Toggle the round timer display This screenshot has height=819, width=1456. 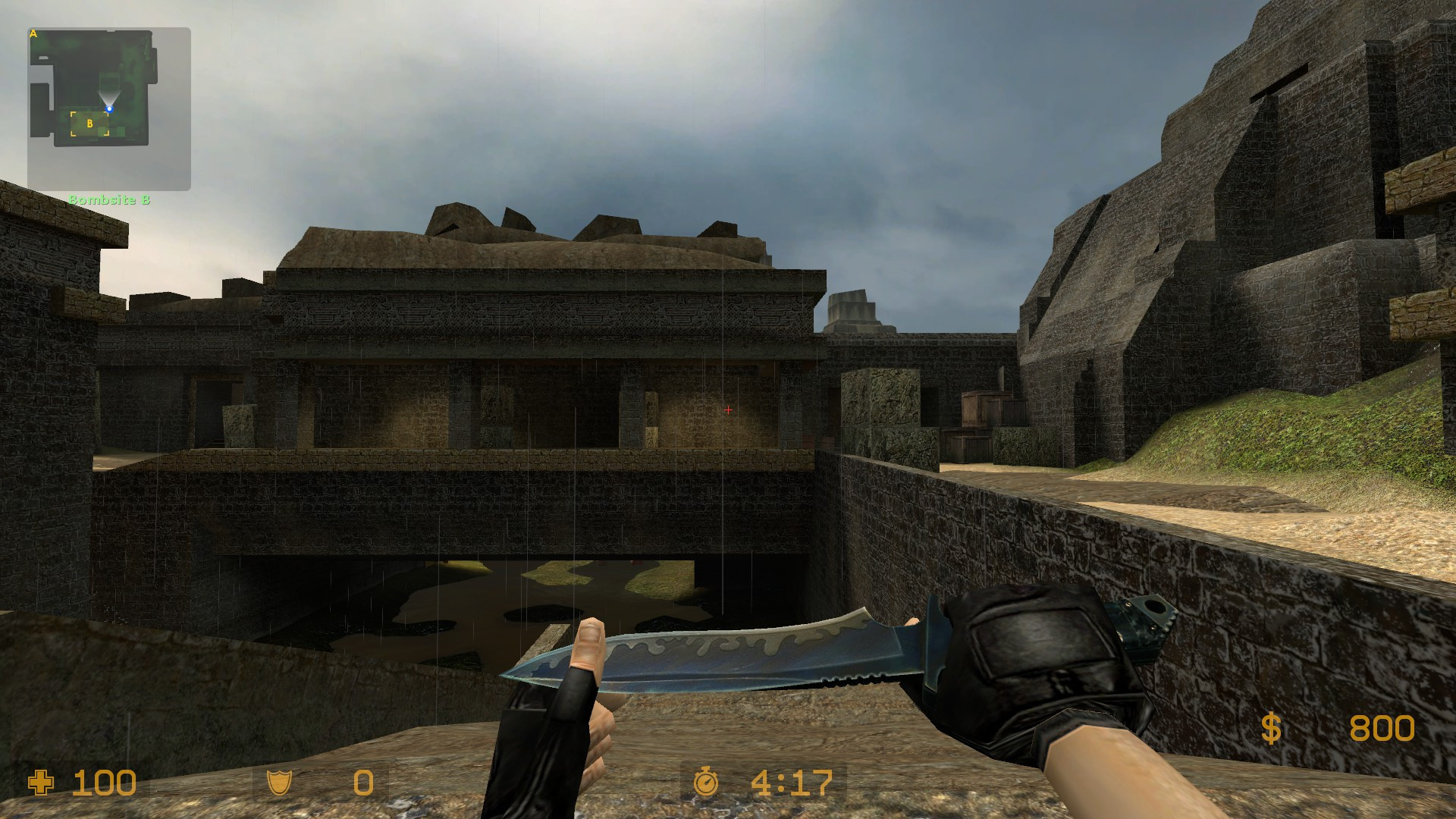pyautogui.click(x=763, y=783)
